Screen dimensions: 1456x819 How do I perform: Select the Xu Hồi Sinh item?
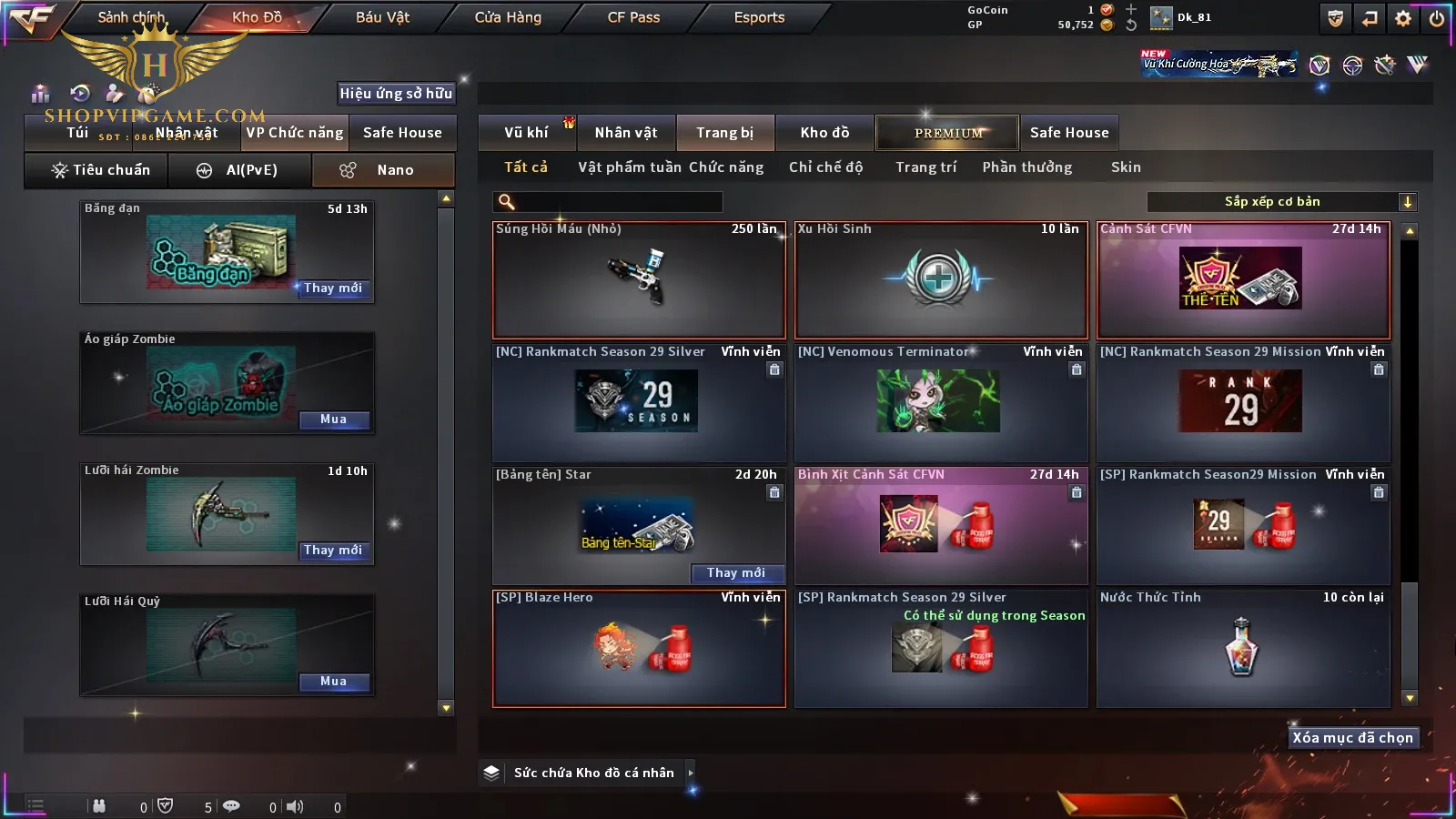(941, 279)
